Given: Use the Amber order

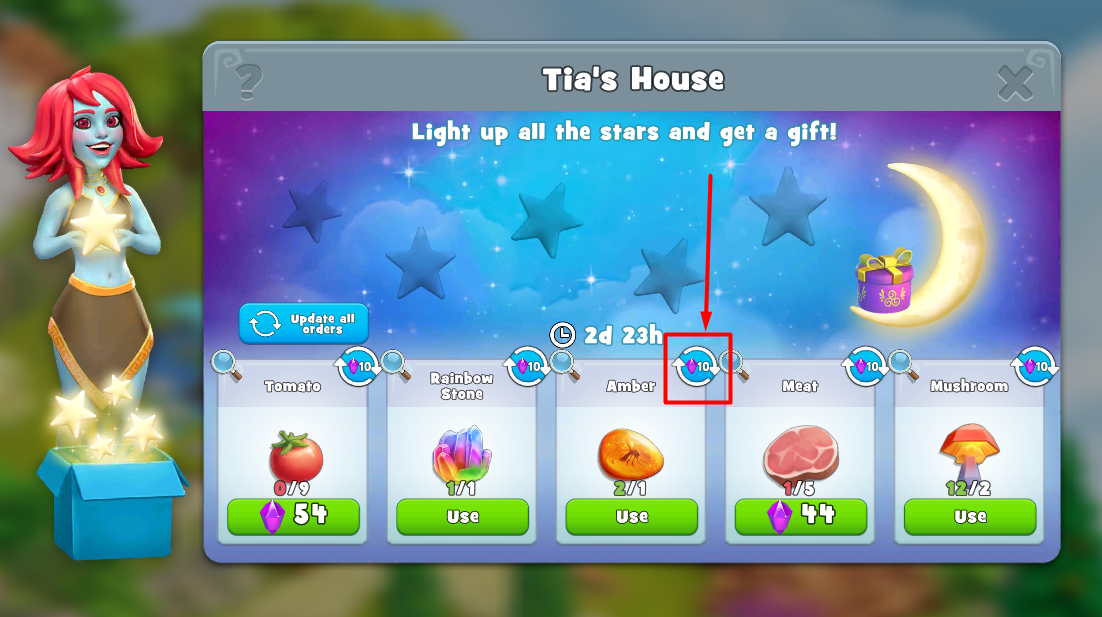Looking at the screenshot, I should point(631,516).
